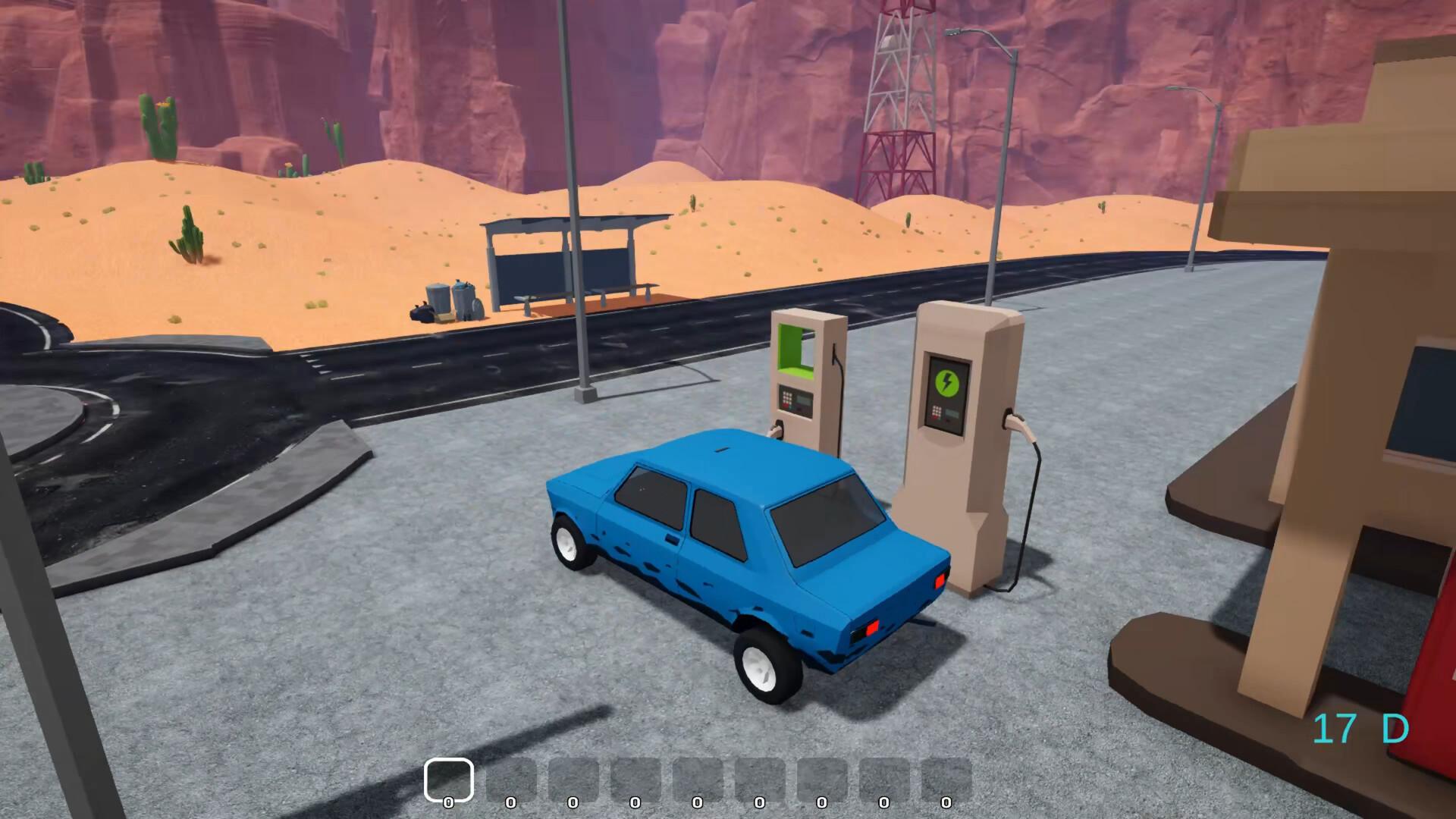Grab the fuel nozzle hanging on the left pump
Image resolution: width=1456 pixels, height=819 pixels.
point(778,430)
